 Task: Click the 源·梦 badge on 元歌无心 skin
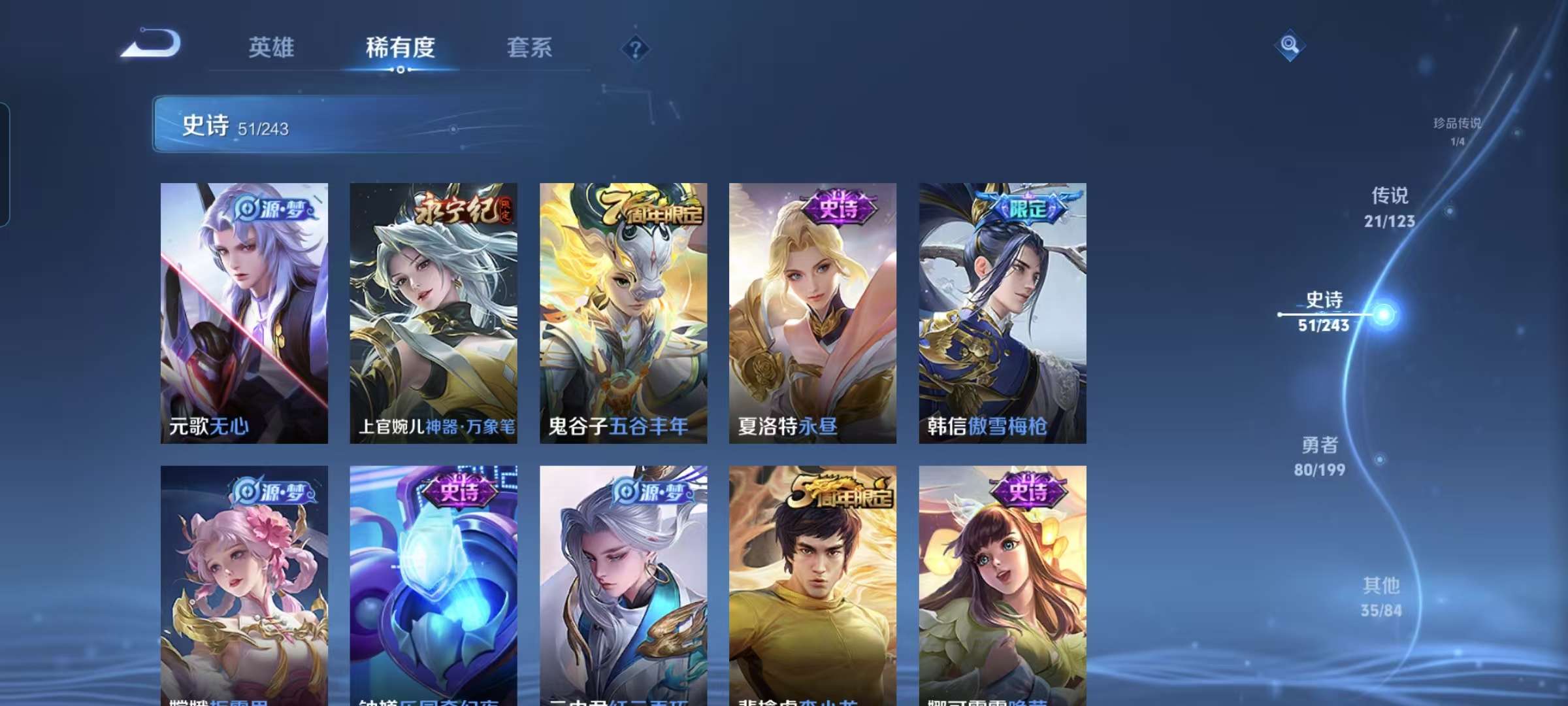pos(274,206)
